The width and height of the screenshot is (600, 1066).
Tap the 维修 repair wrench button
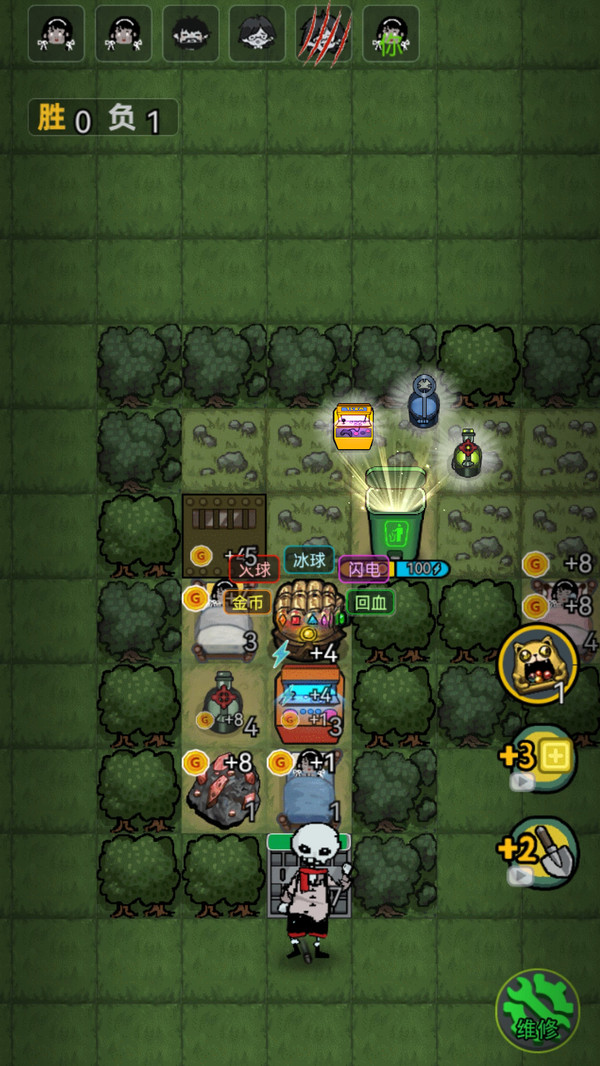coord(537,1009)
